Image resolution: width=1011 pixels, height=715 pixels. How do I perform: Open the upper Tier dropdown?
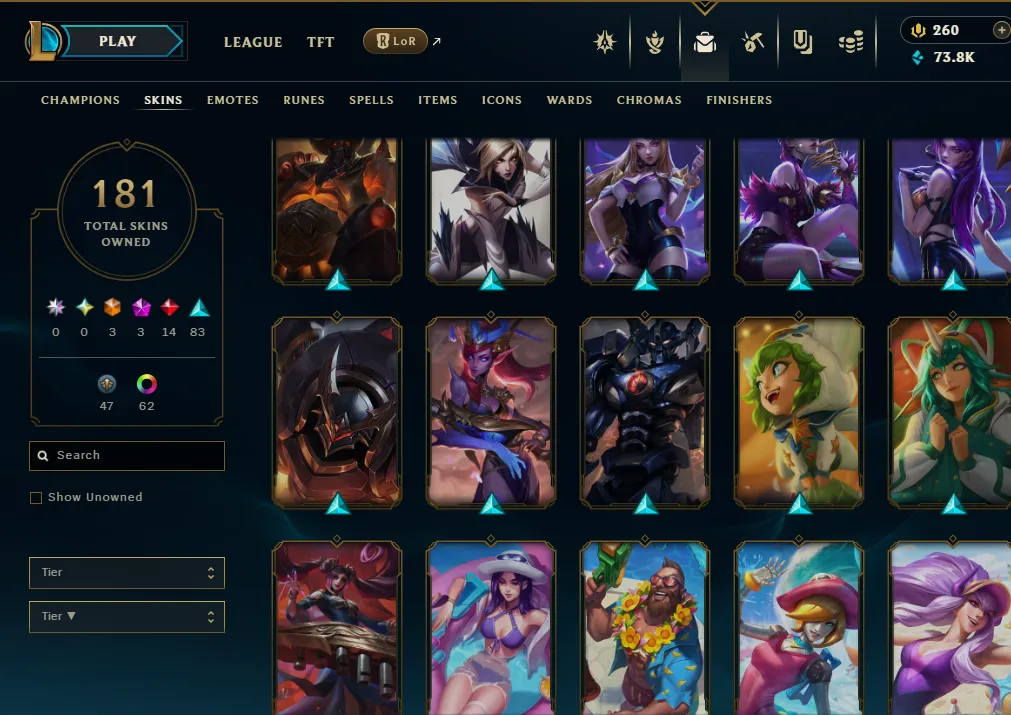(127, 573)
